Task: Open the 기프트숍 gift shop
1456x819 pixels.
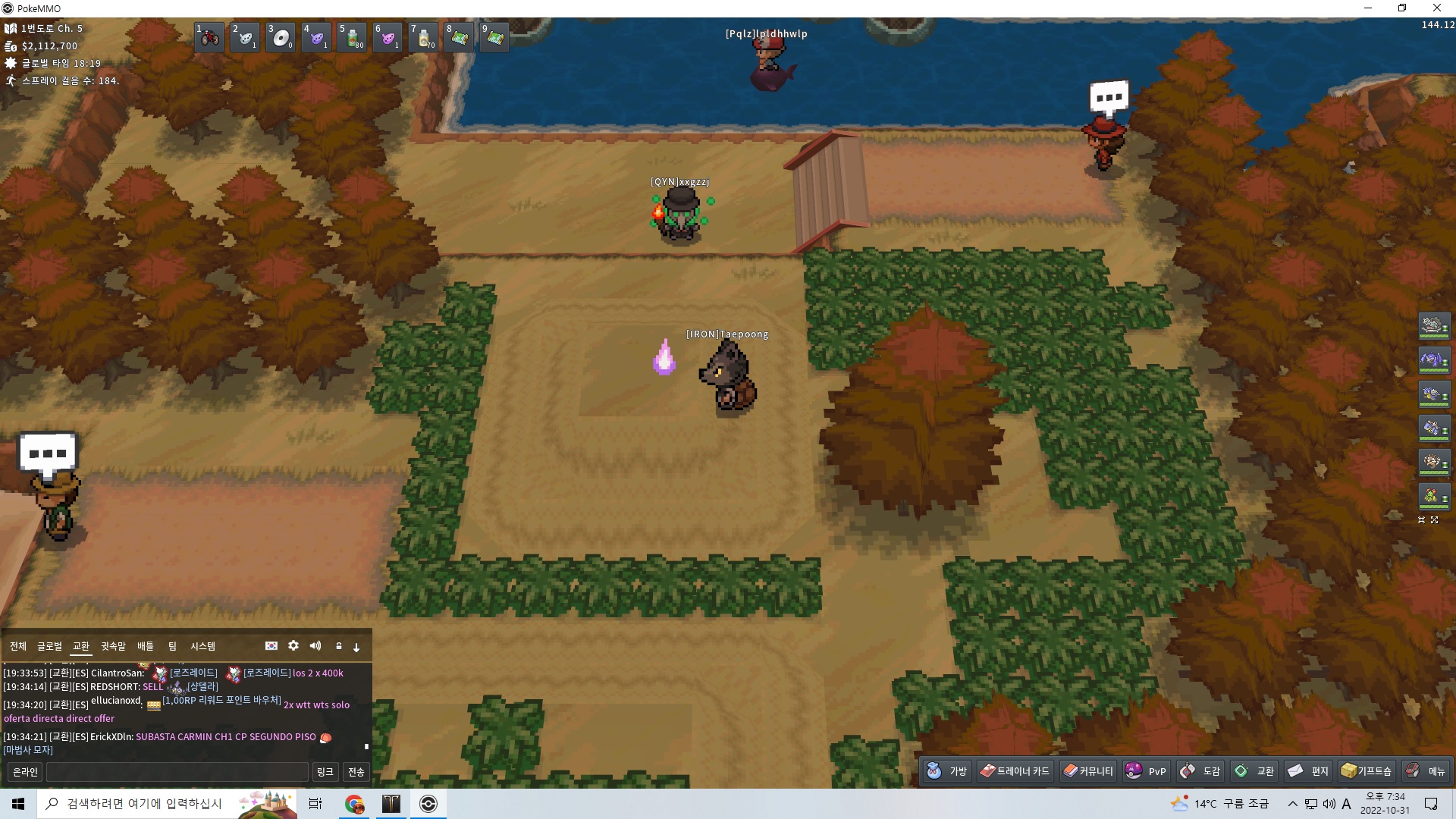Action: [x=1367, y=771]
